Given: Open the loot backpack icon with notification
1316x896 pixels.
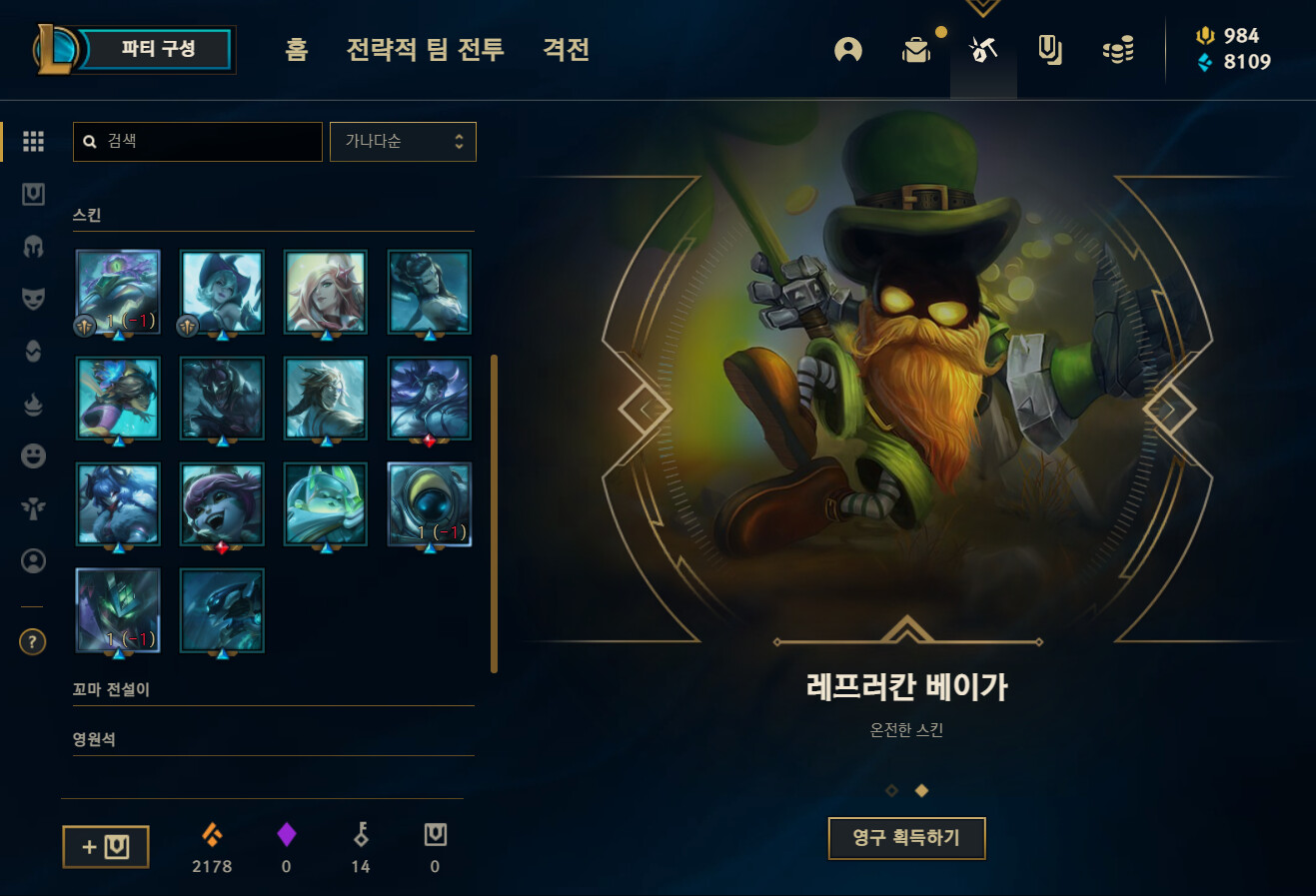Looking at the screenshot, I should click(x=916, y=50).
